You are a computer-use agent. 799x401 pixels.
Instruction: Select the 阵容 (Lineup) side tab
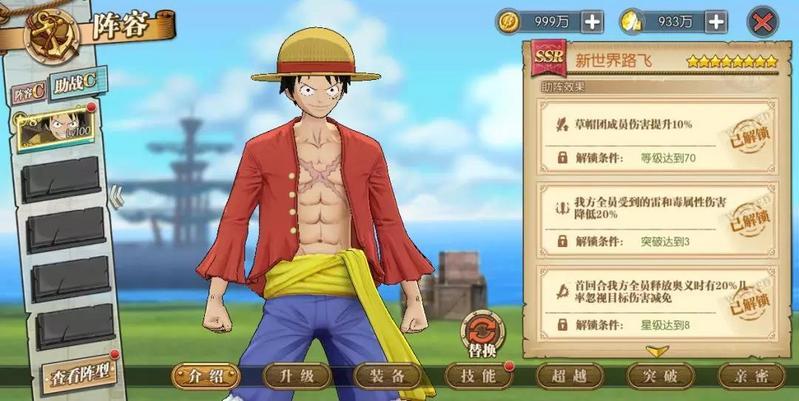[29, 94]
